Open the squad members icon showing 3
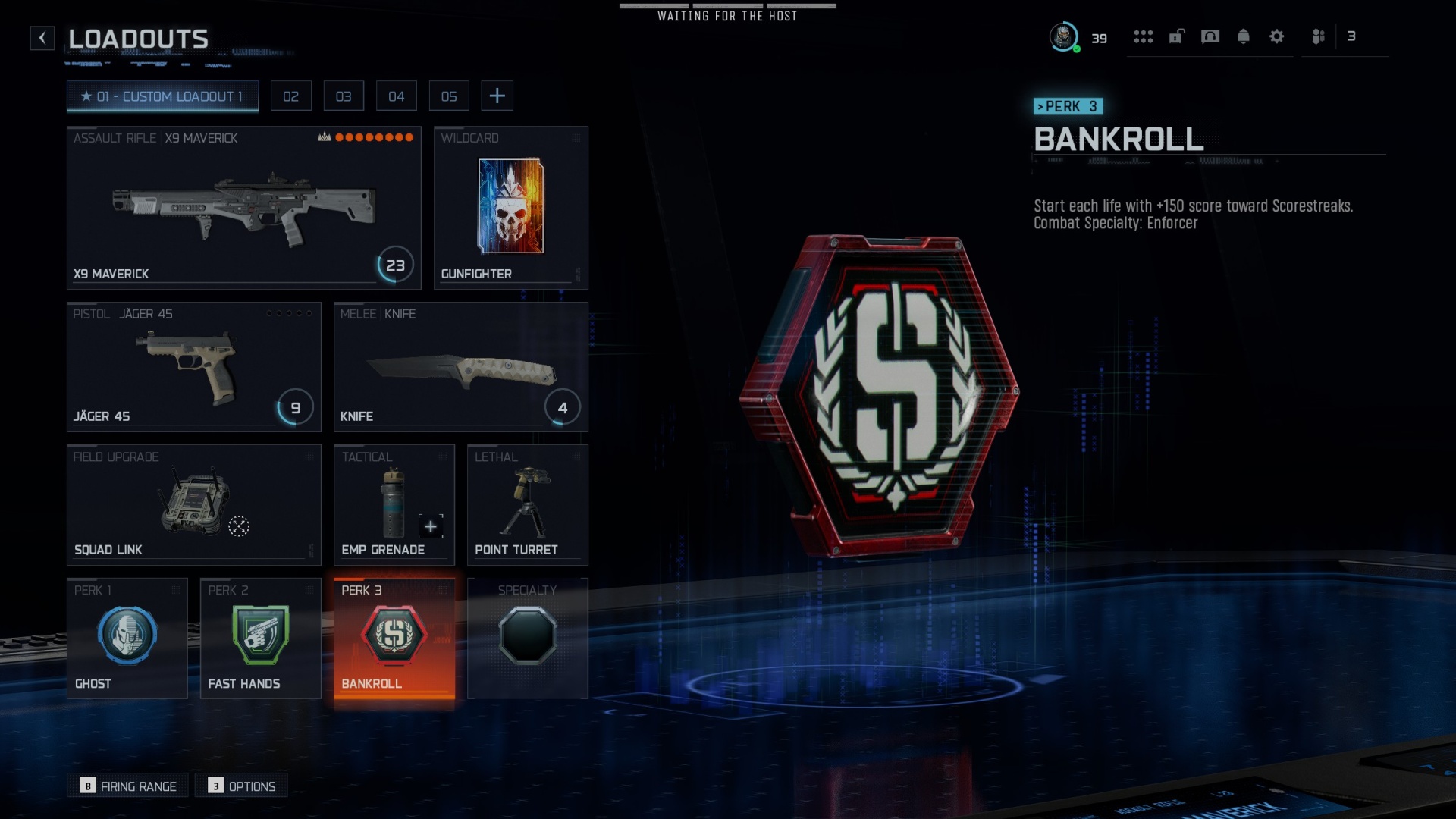This screenshot has width=1456, height=819. [1317, 36]
